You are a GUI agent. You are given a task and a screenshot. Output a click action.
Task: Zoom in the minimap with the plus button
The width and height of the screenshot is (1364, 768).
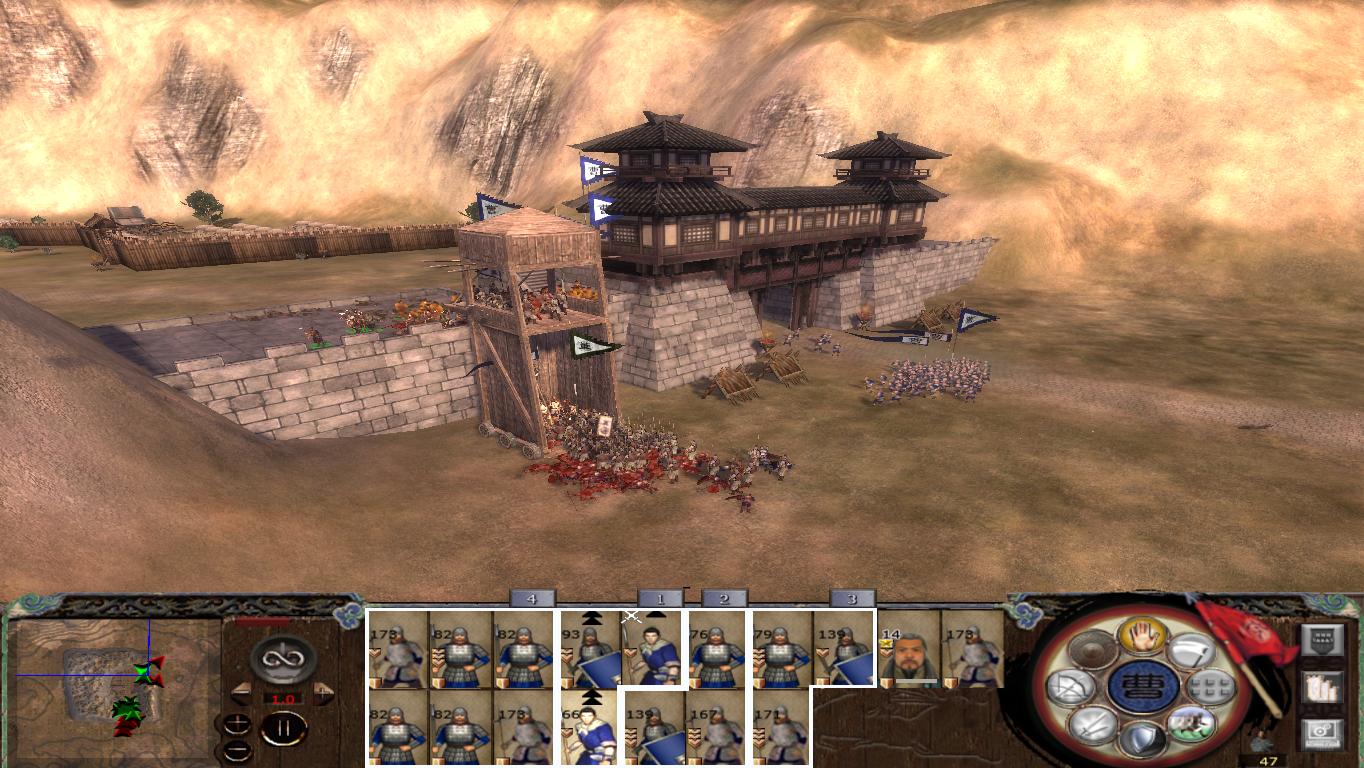click(x=237, y=724)
